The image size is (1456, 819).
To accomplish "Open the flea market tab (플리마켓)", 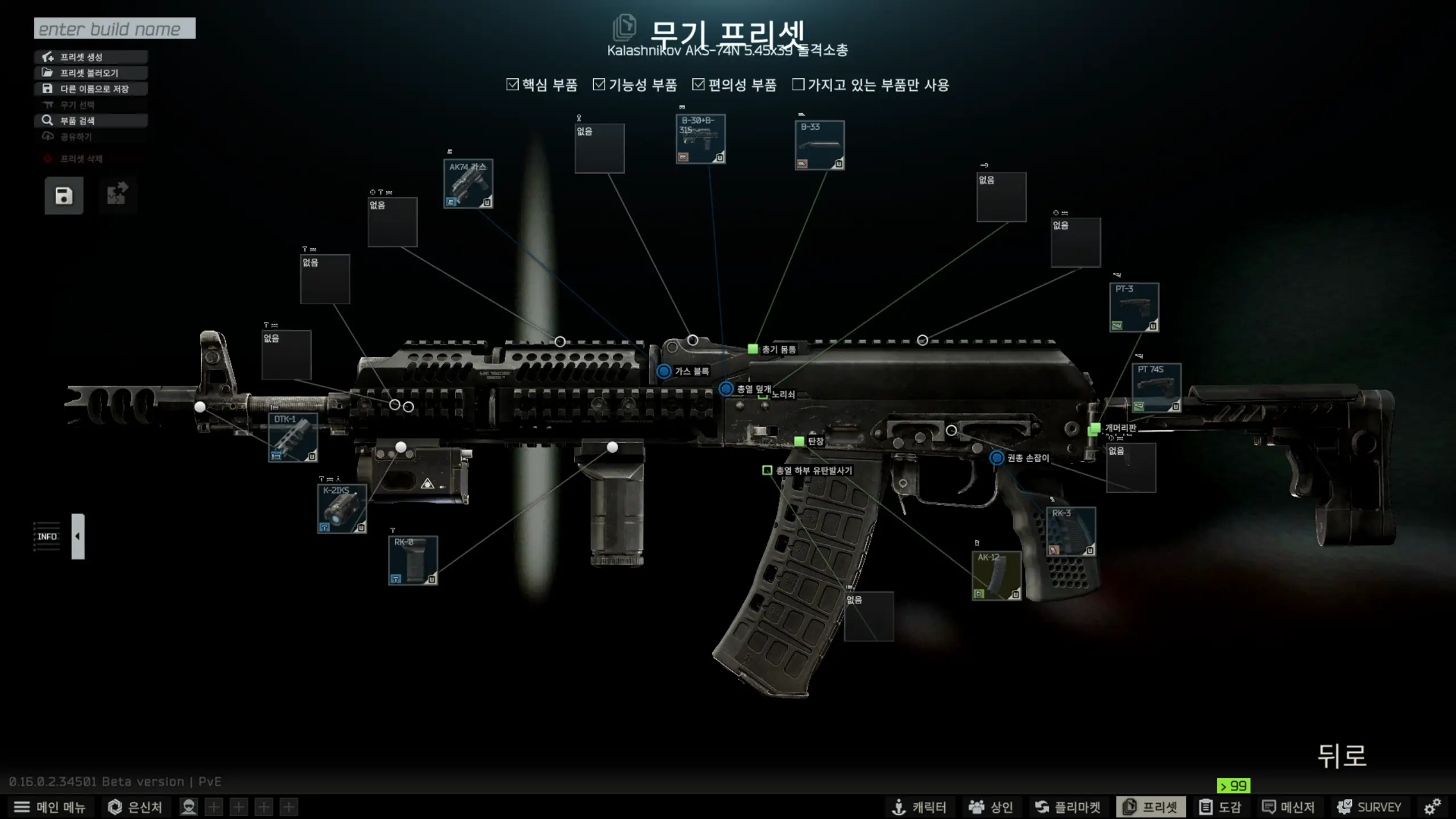I will (x=1068, y=807).
